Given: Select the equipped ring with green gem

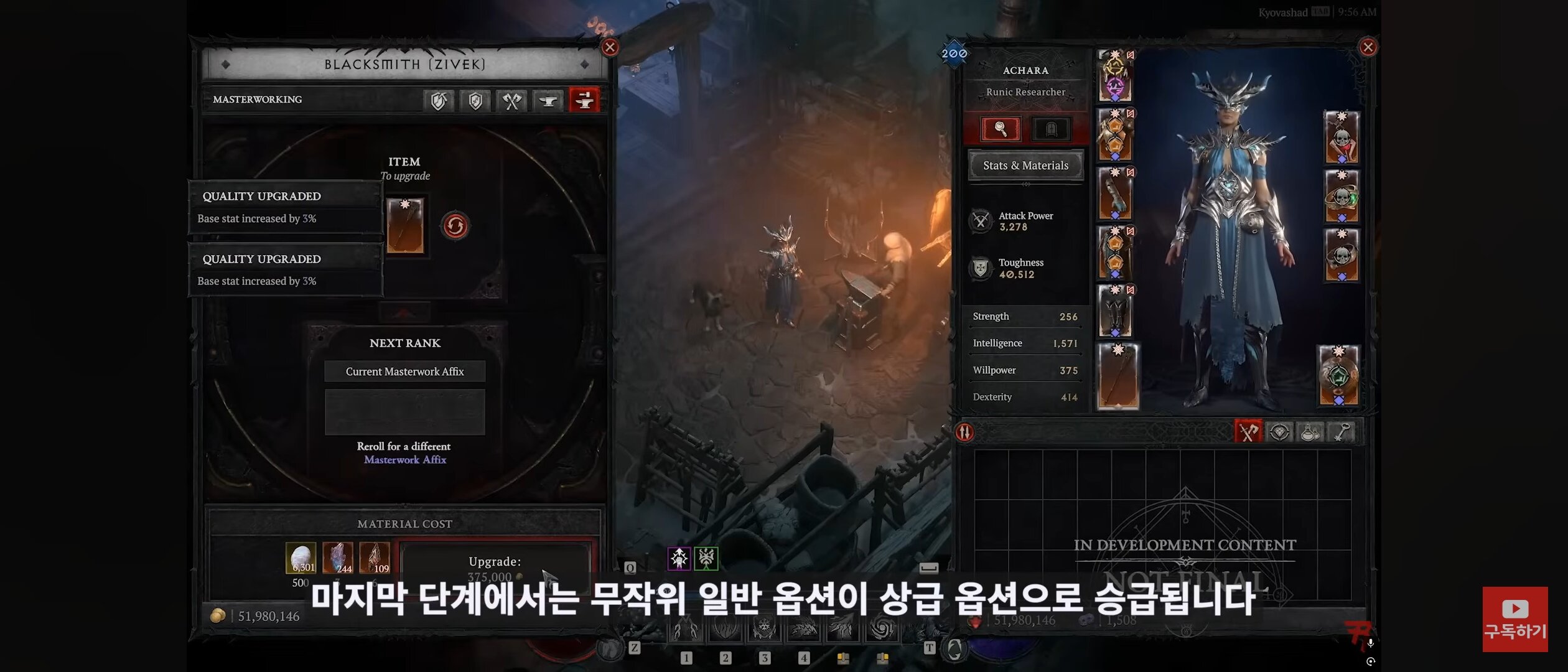Looking at the screenshot, I should click(x=1342, y=196).
